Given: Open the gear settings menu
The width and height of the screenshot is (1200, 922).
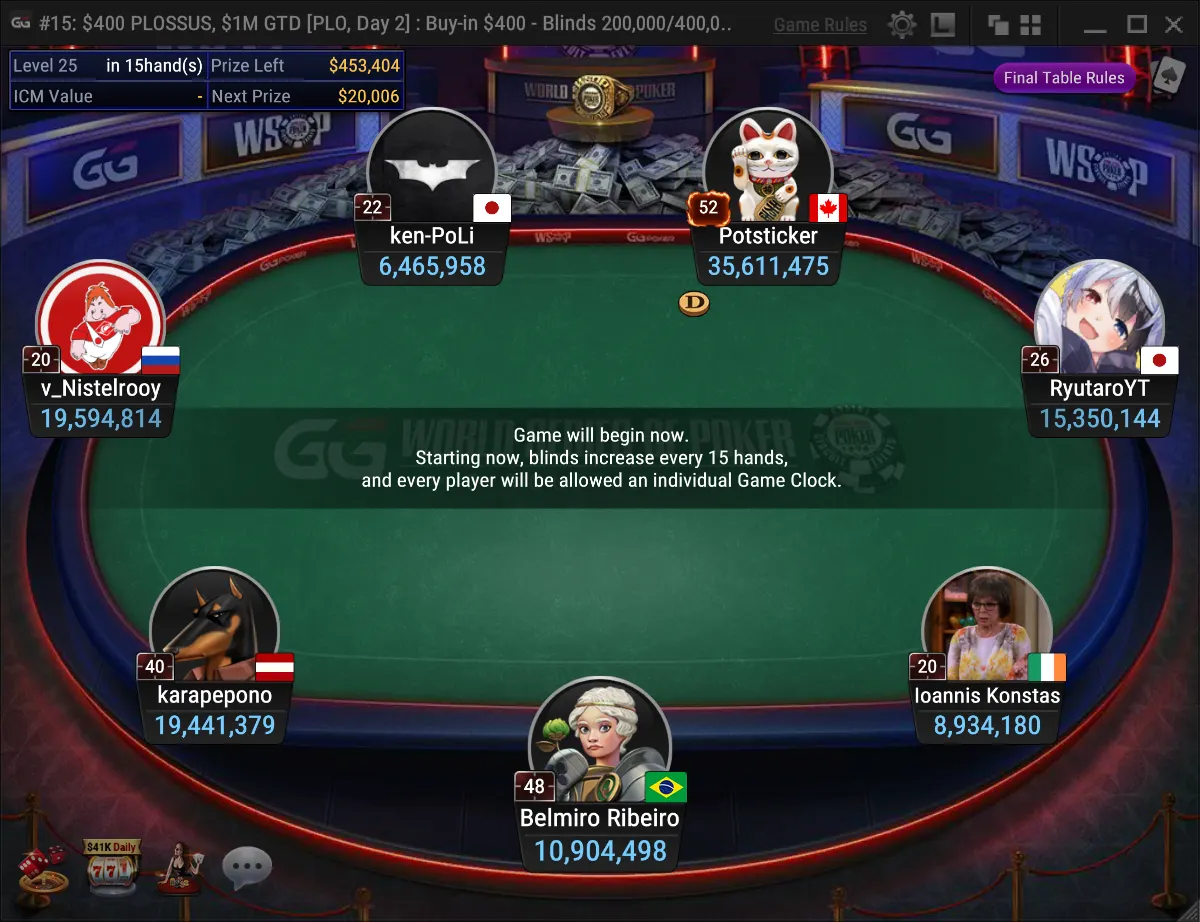Looking at the screenshot, I should pos(902,24).
